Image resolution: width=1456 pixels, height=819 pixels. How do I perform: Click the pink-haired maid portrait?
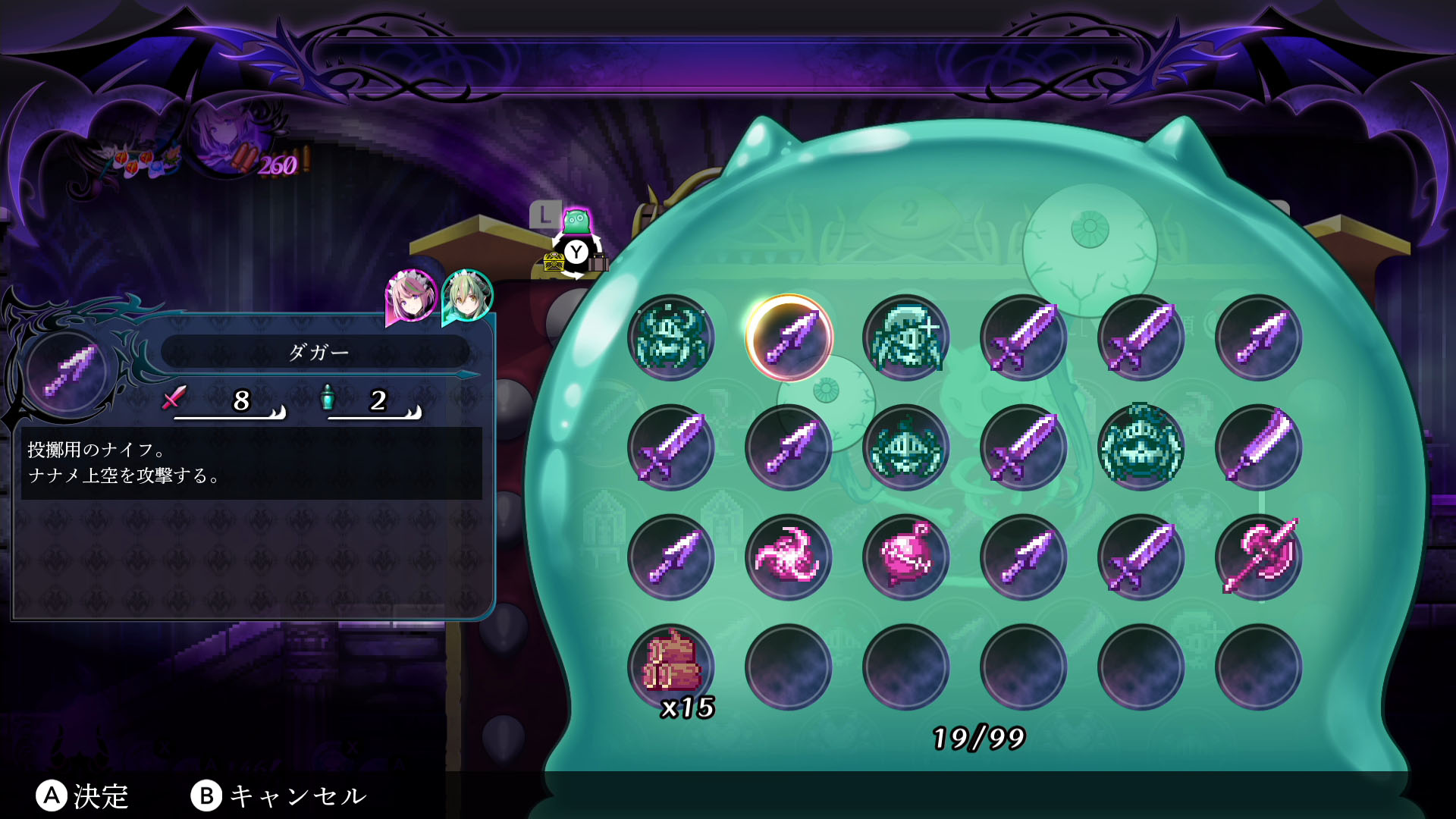click(411, 297)
